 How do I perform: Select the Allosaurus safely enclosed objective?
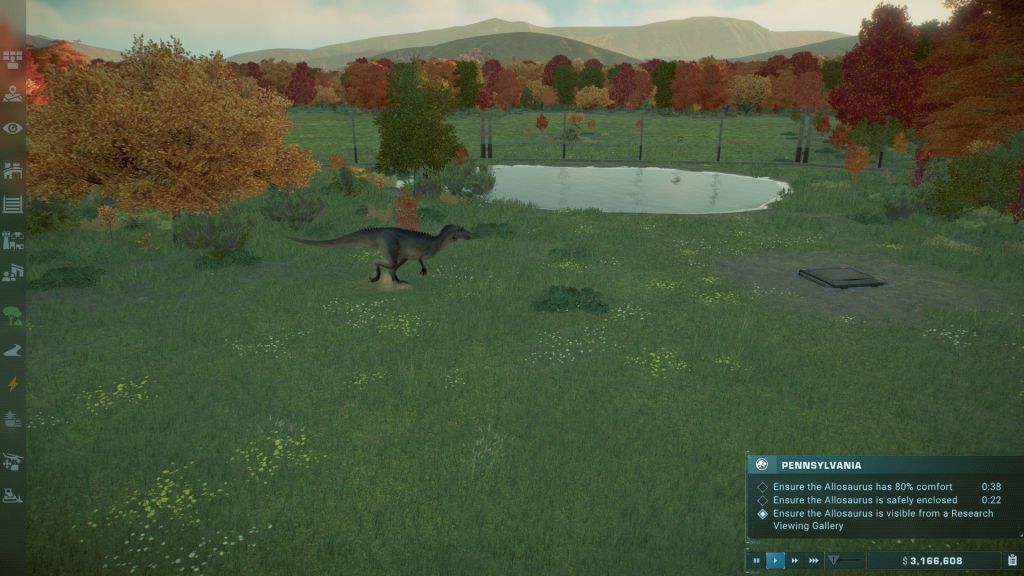coord(864,500)
